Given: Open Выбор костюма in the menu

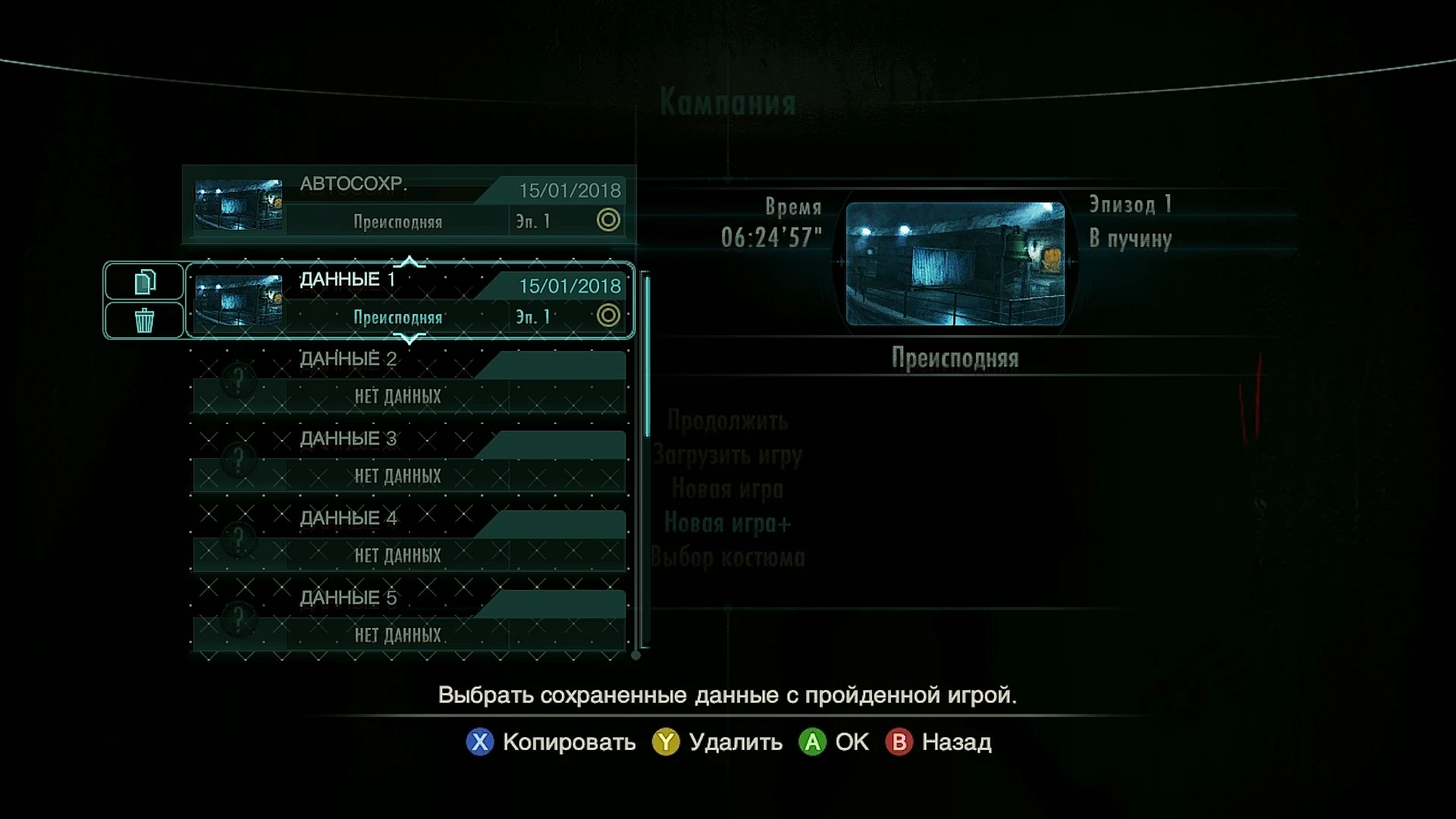Looking at the screenshot, I should point(730,557).
